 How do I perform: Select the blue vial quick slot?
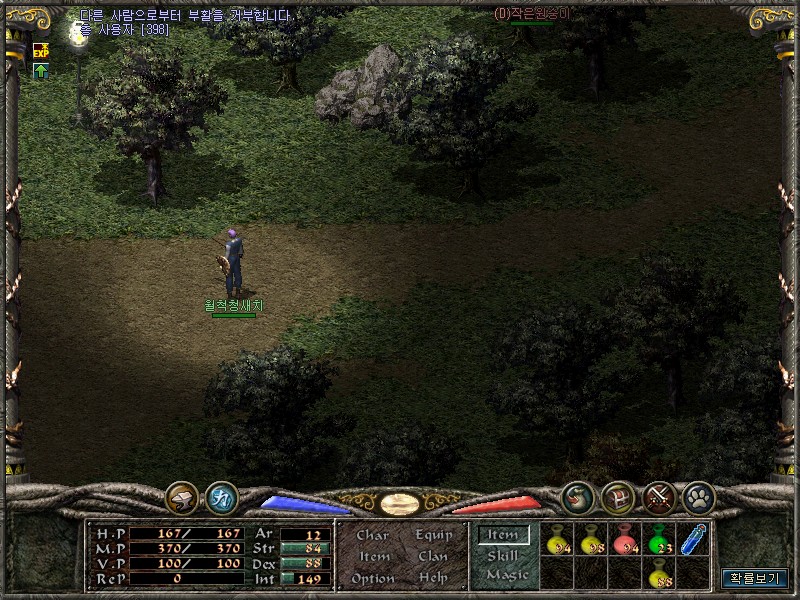692,540
